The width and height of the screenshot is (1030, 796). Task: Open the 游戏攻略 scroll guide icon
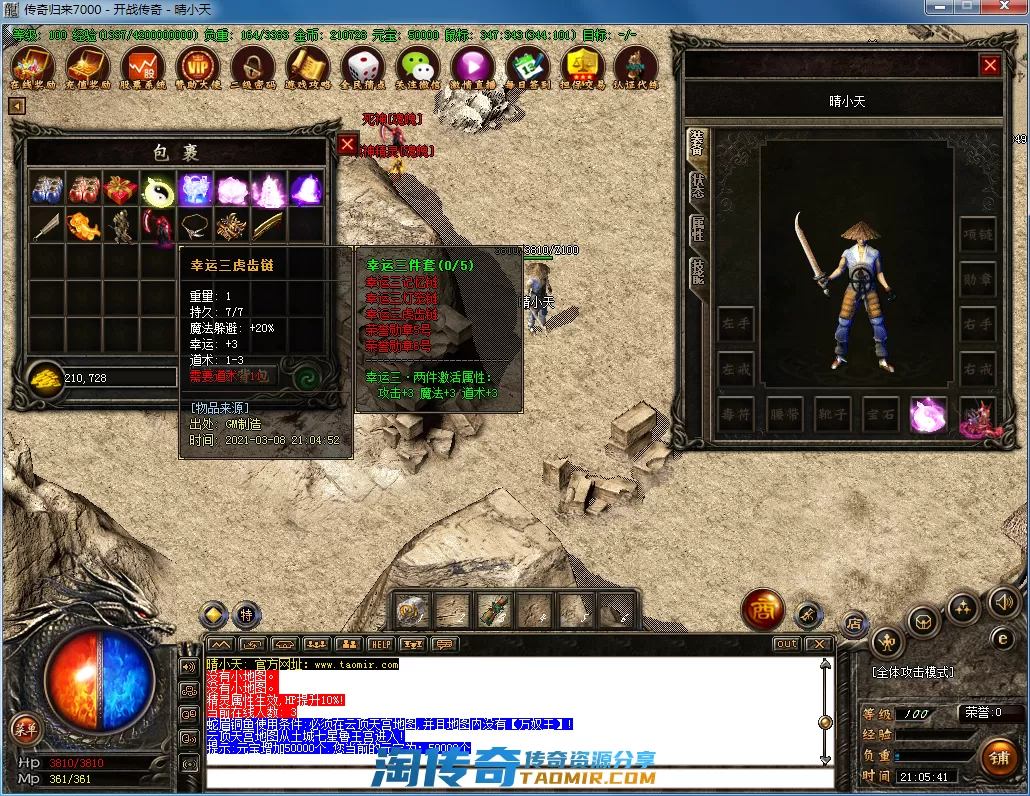[307, 66]
